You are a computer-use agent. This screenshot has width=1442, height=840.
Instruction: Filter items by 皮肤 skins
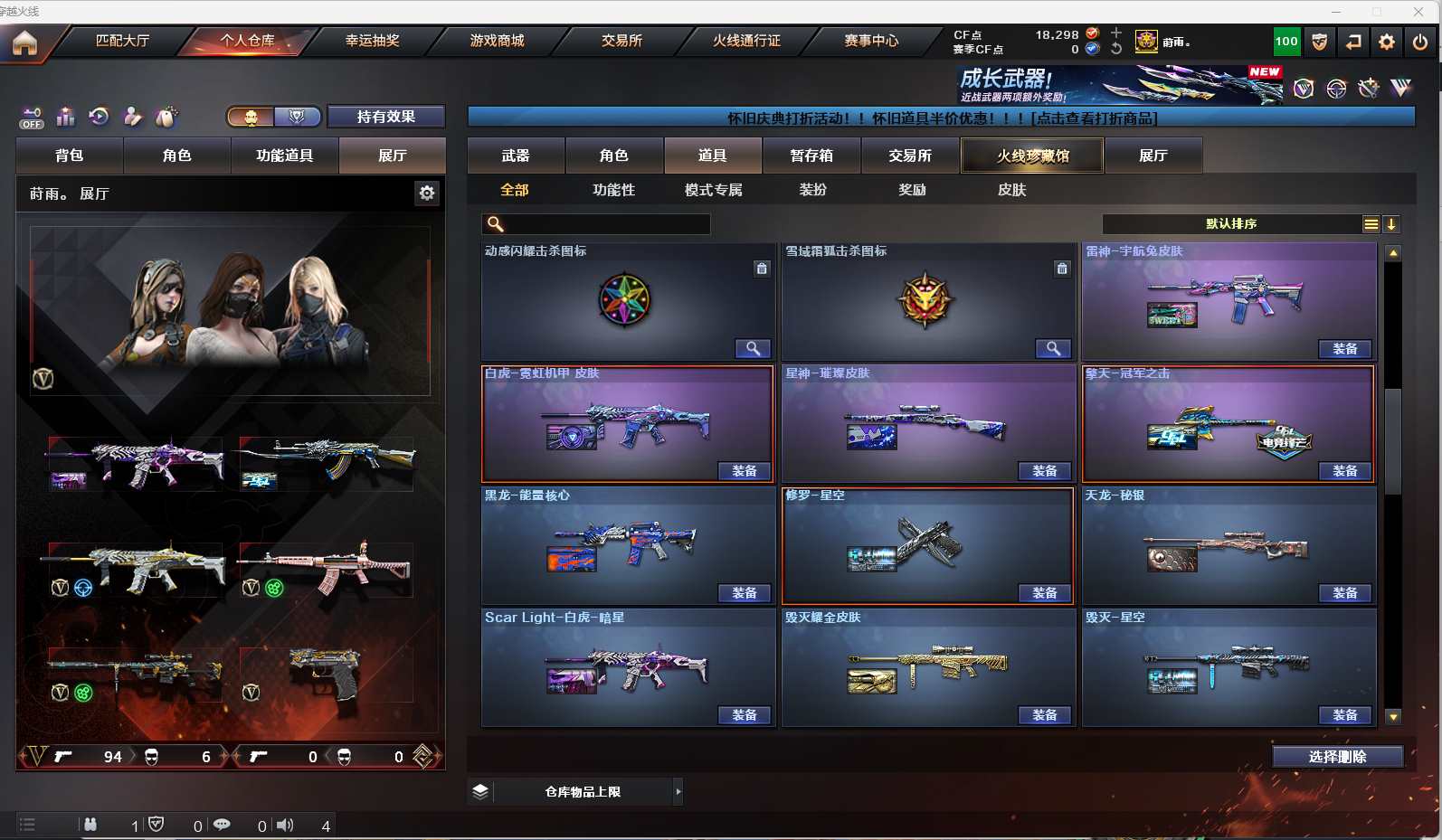tap(1011, 190)
